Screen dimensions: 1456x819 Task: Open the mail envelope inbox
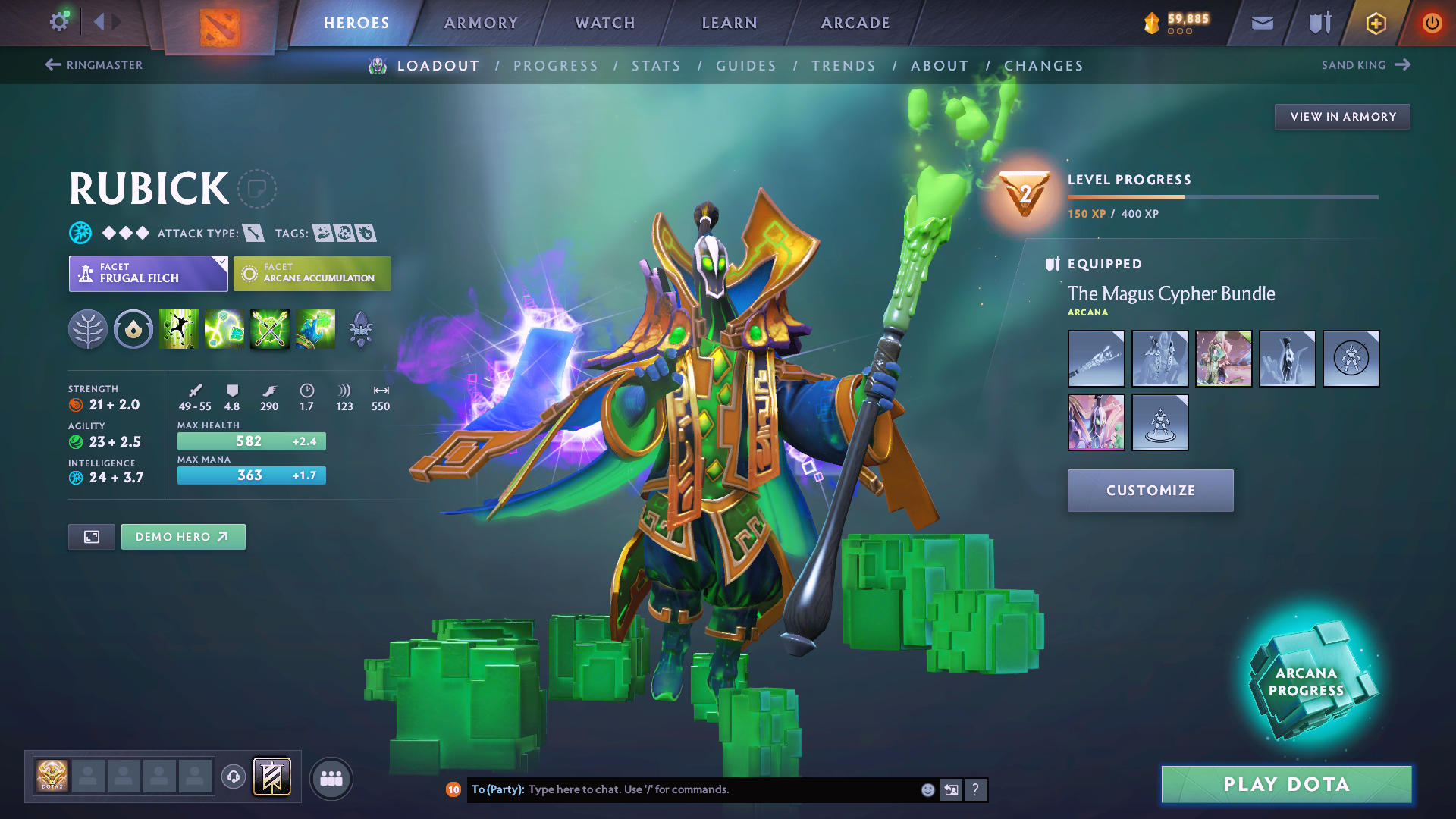point(1262,23)
